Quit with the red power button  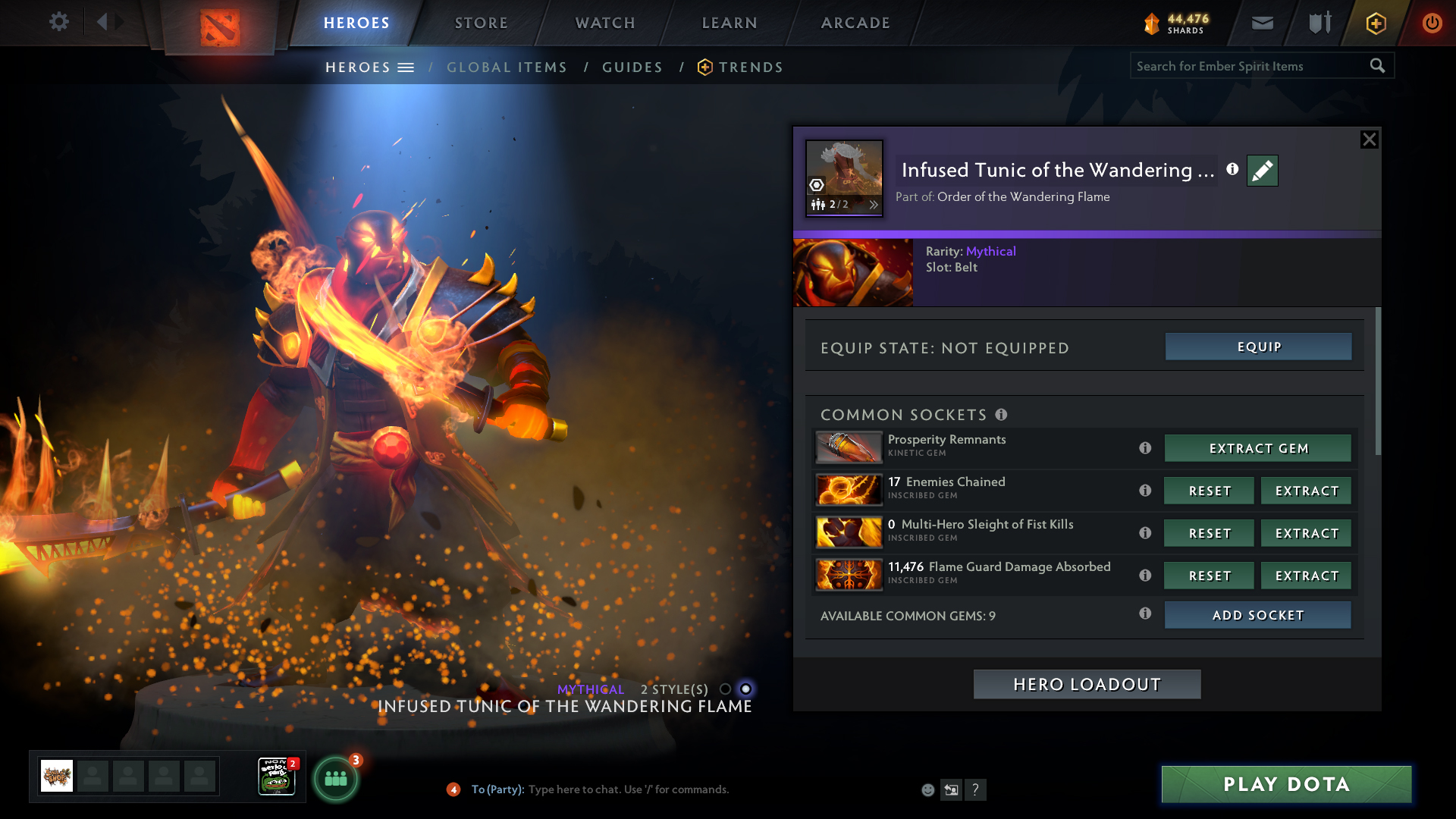[1432, 23]
